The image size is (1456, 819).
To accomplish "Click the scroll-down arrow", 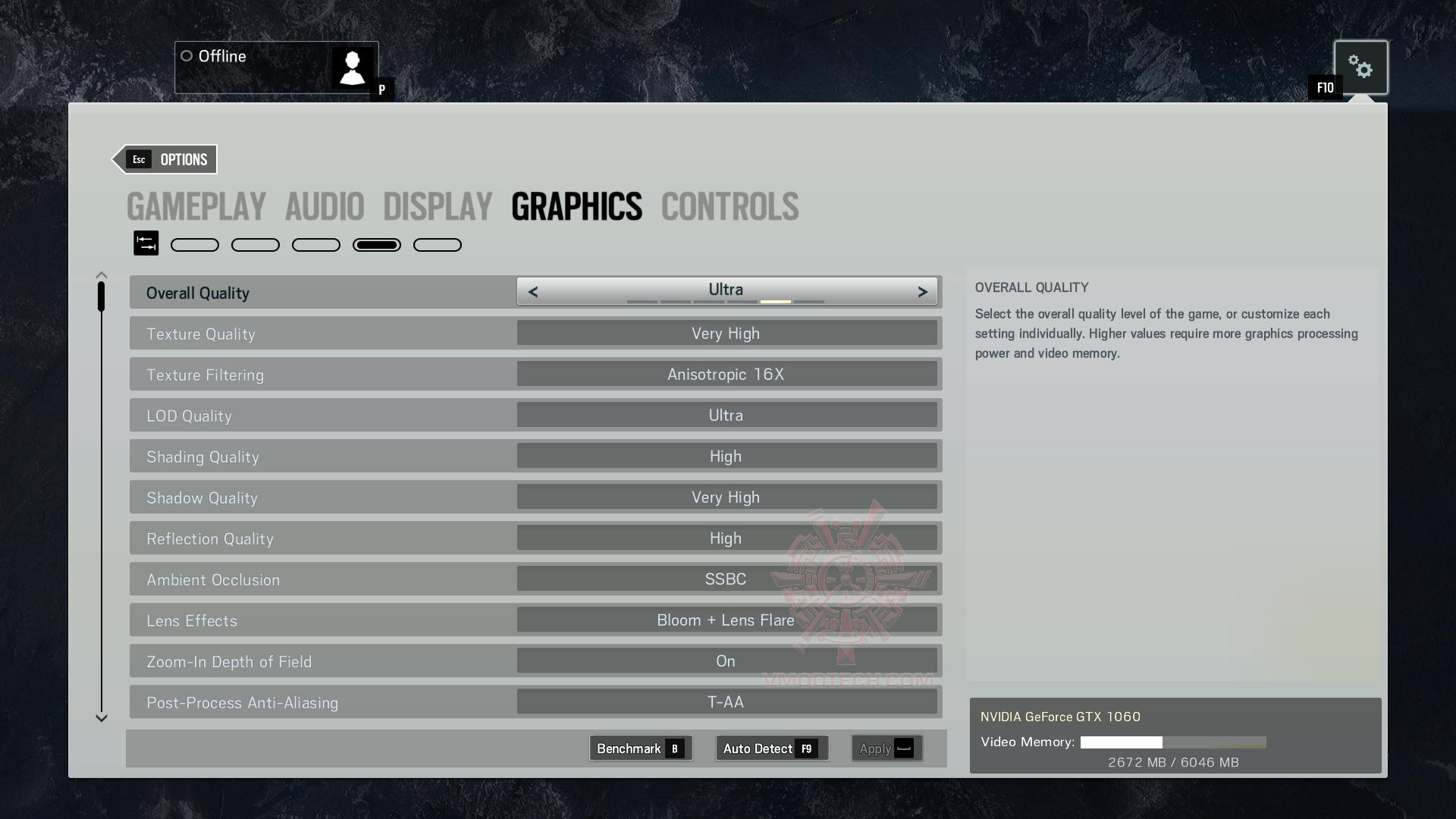I will 101,717.
